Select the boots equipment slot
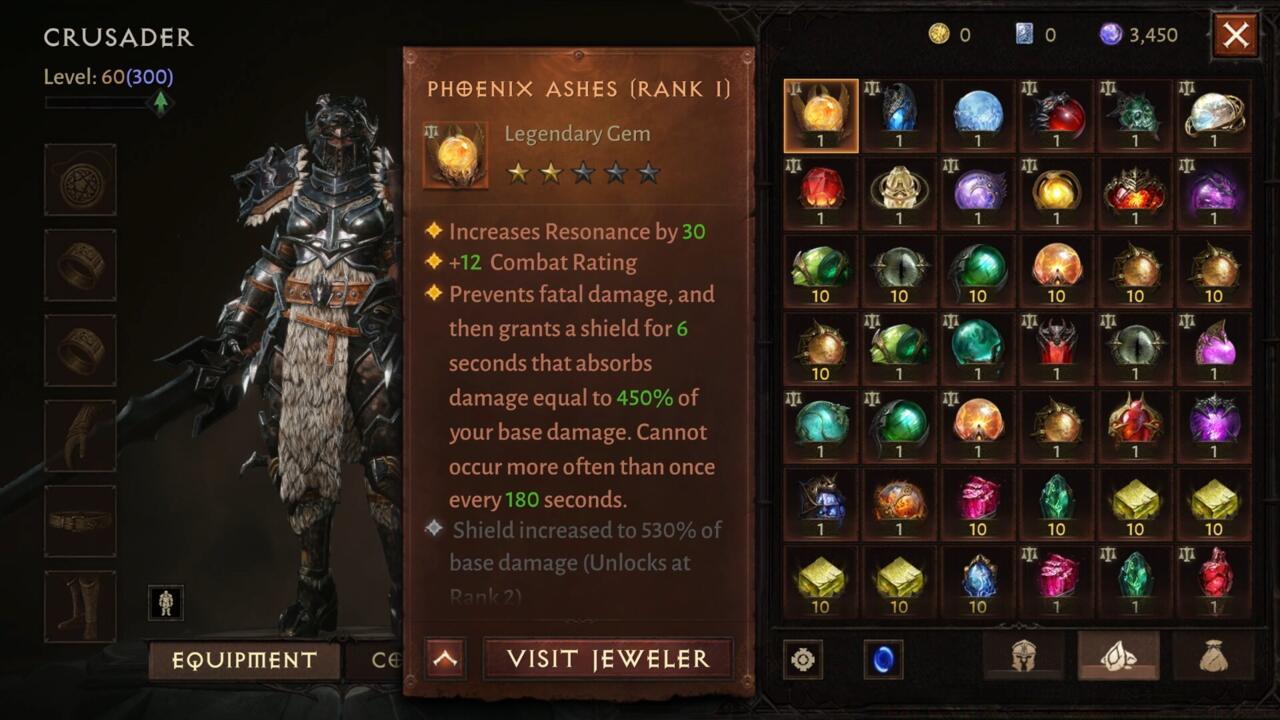 click(x=80, y=593)
